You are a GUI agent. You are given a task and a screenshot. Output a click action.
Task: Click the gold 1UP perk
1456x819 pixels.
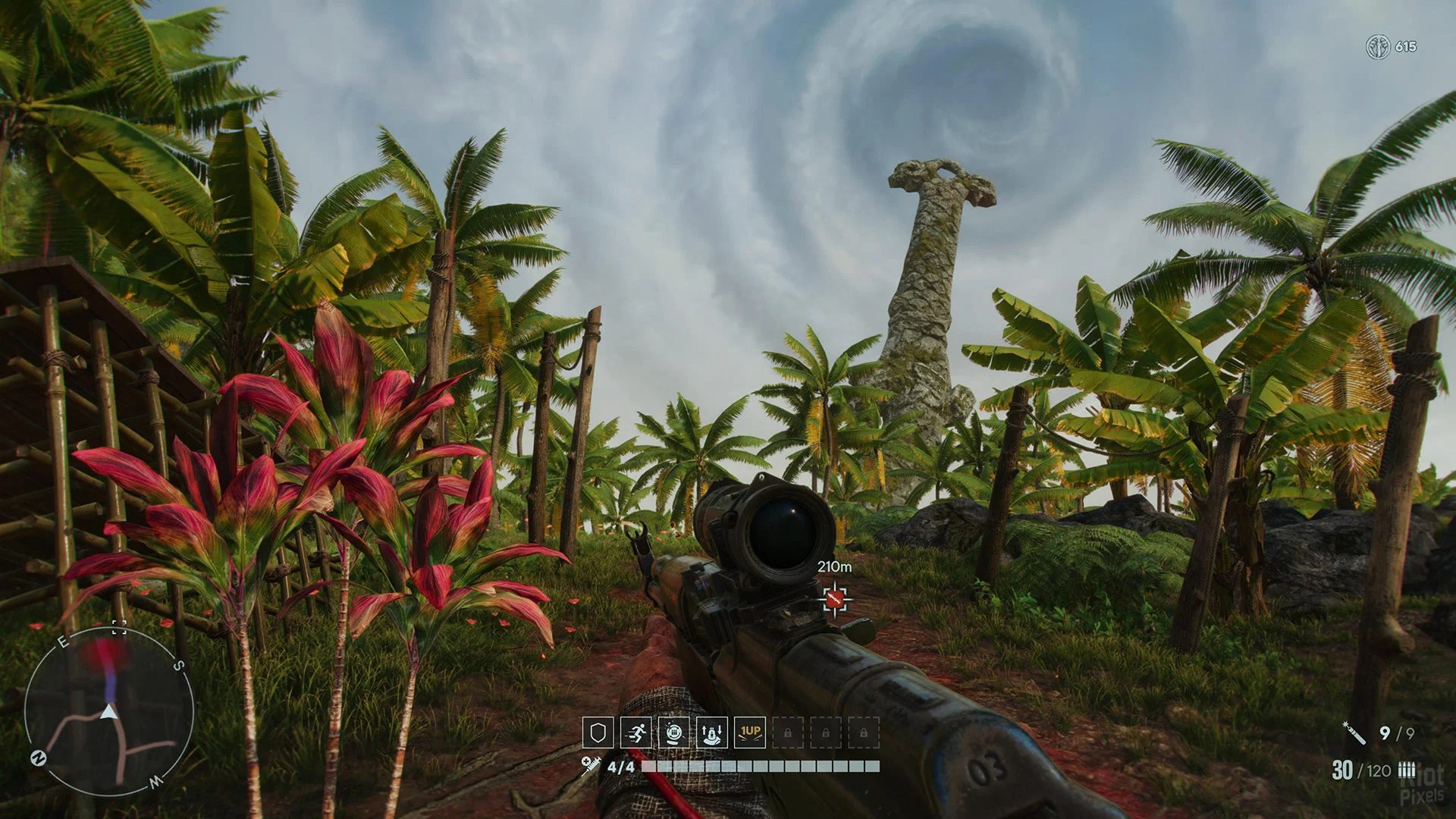749,733
